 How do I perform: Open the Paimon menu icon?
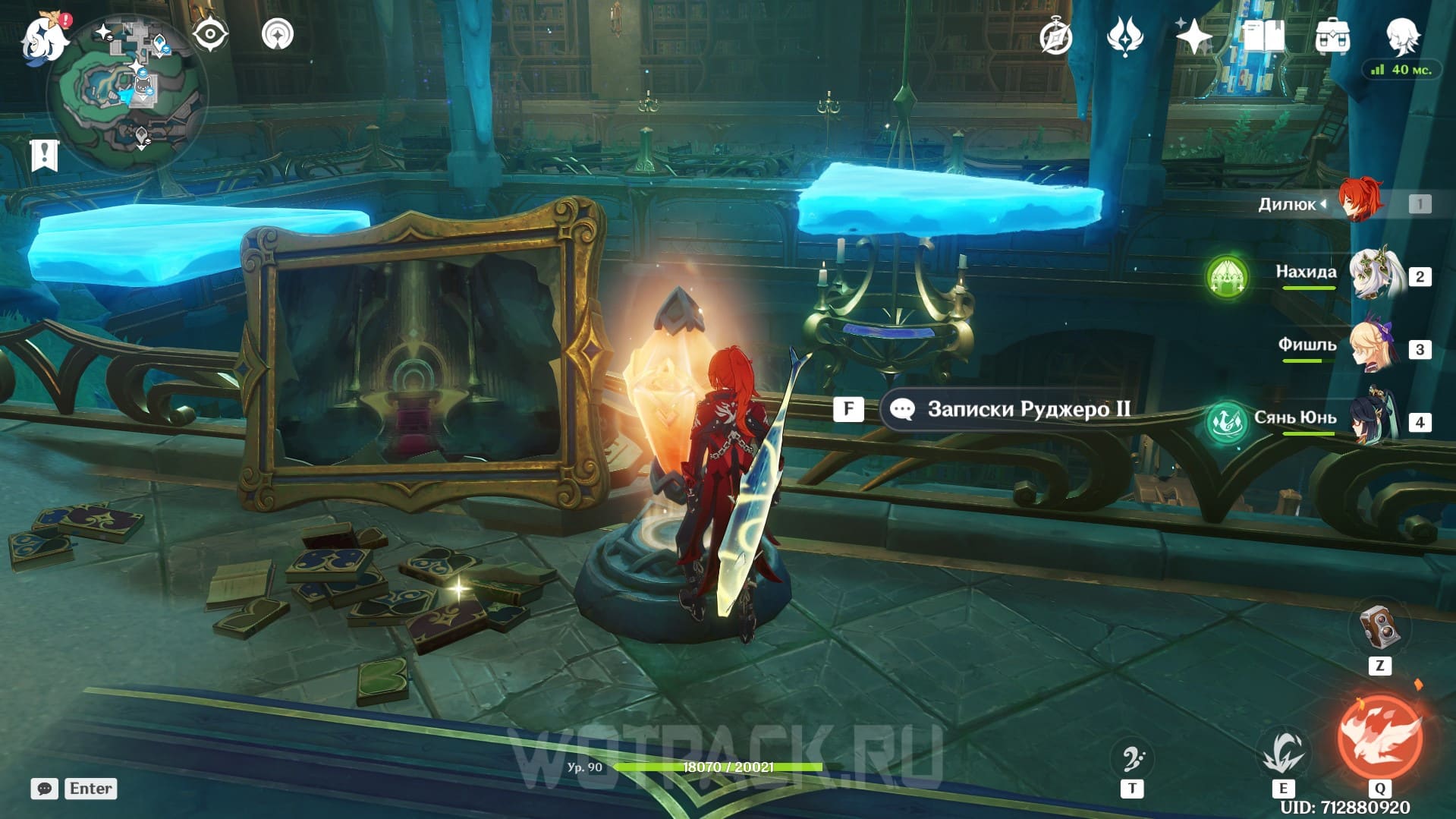pos(43,37)
